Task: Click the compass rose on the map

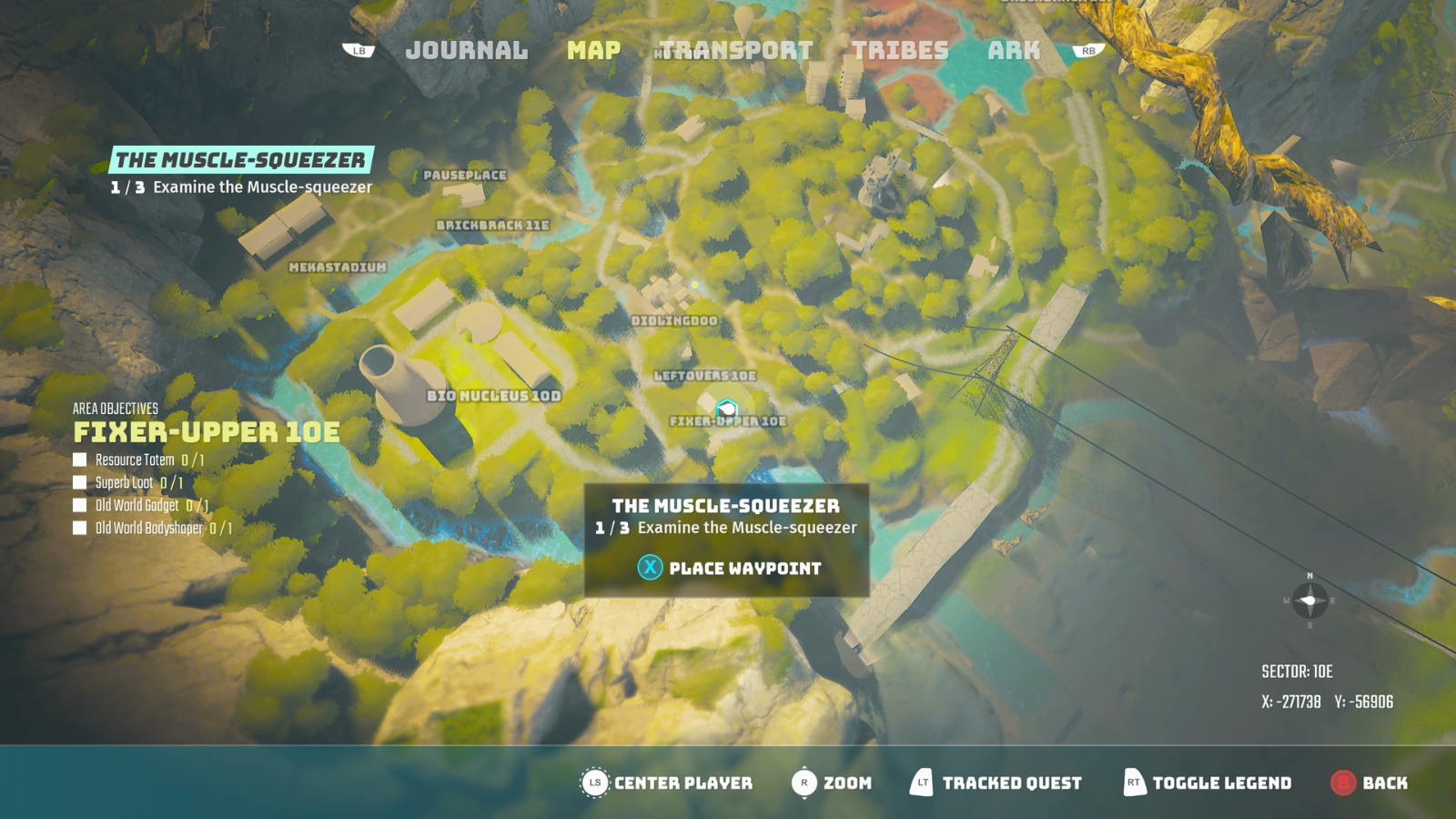Action: pos(1309,601)
